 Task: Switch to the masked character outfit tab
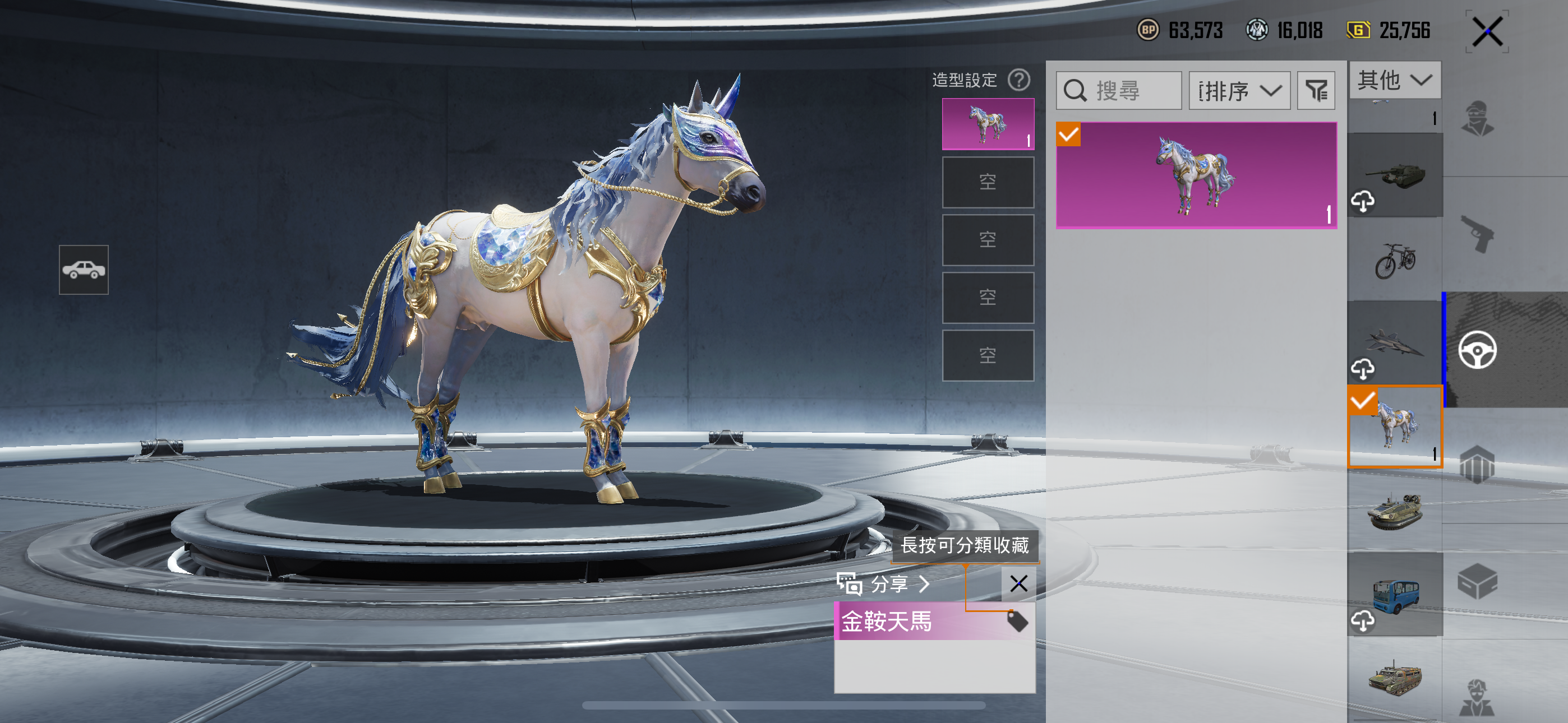click(1477, 119)
